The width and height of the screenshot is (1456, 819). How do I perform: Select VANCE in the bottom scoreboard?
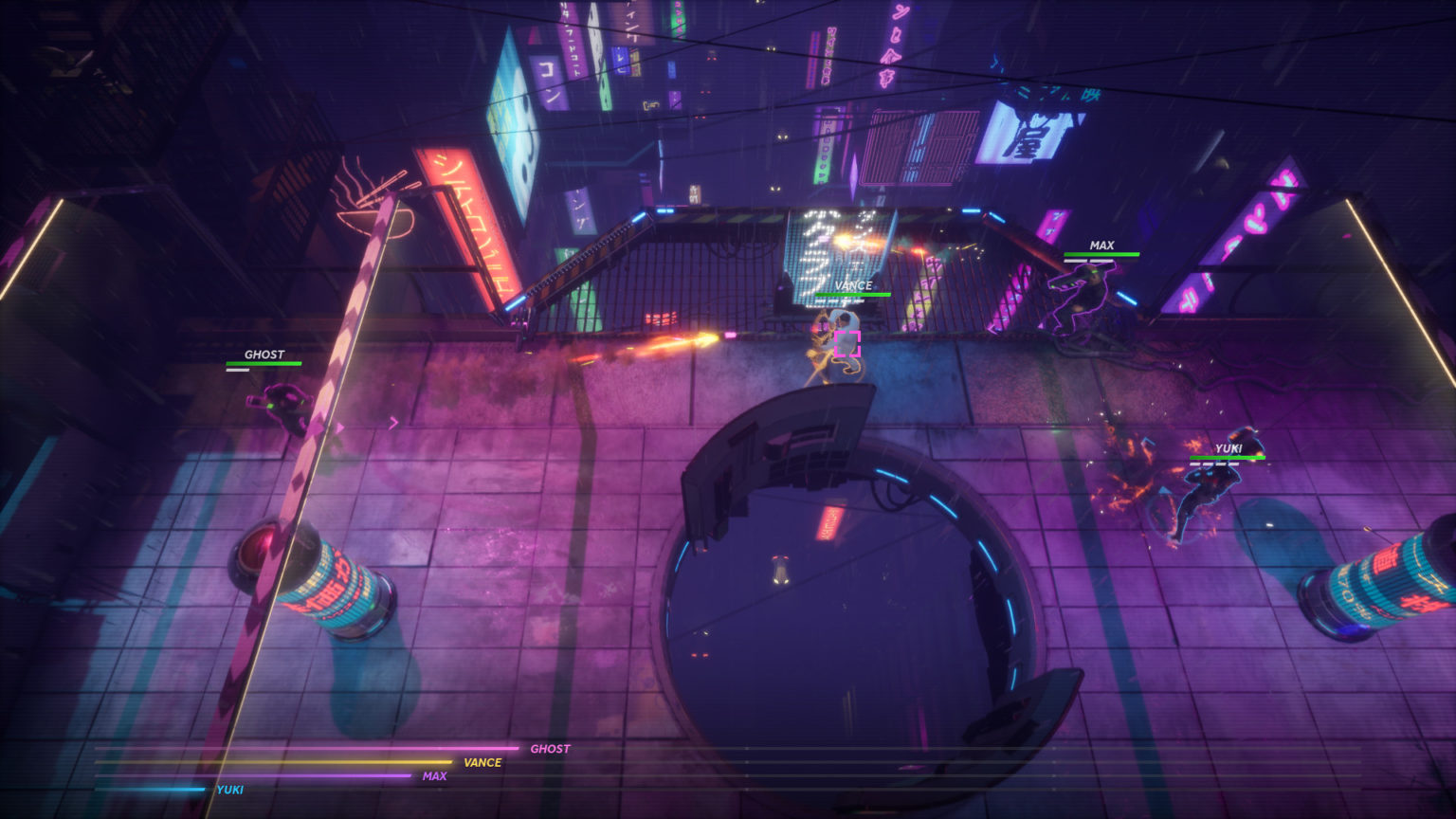[479, 762]
